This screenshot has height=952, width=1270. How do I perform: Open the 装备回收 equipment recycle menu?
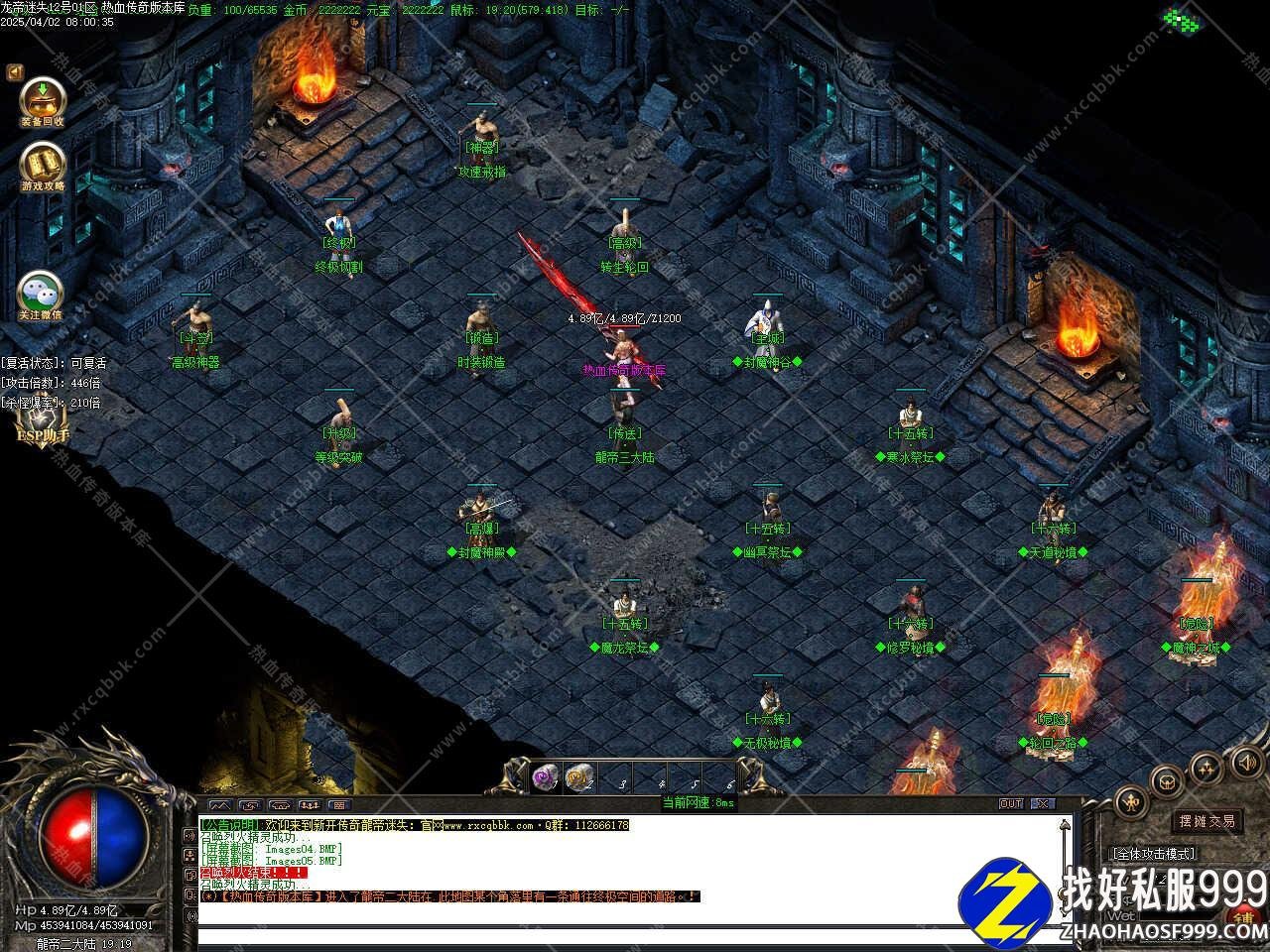43,100
